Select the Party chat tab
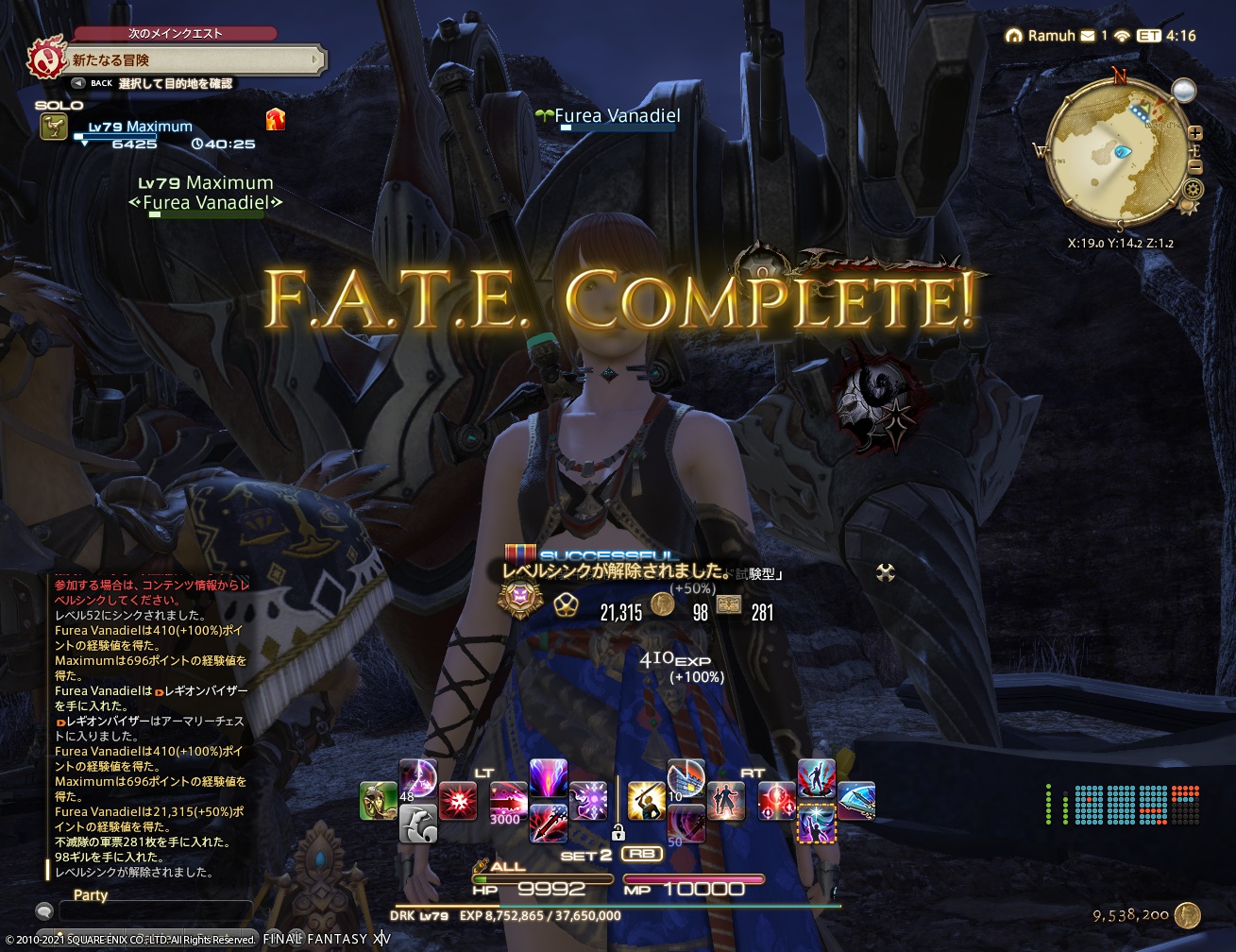Screen dimensions: 1236x952 (x=90, y=895)
